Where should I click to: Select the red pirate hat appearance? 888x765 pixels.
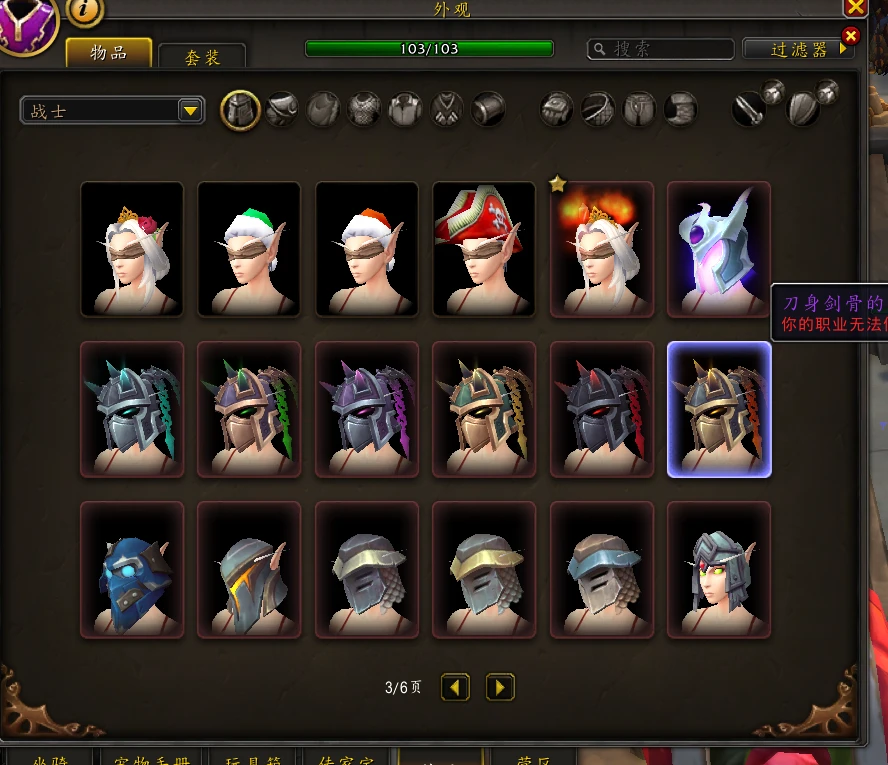(484, 249)
